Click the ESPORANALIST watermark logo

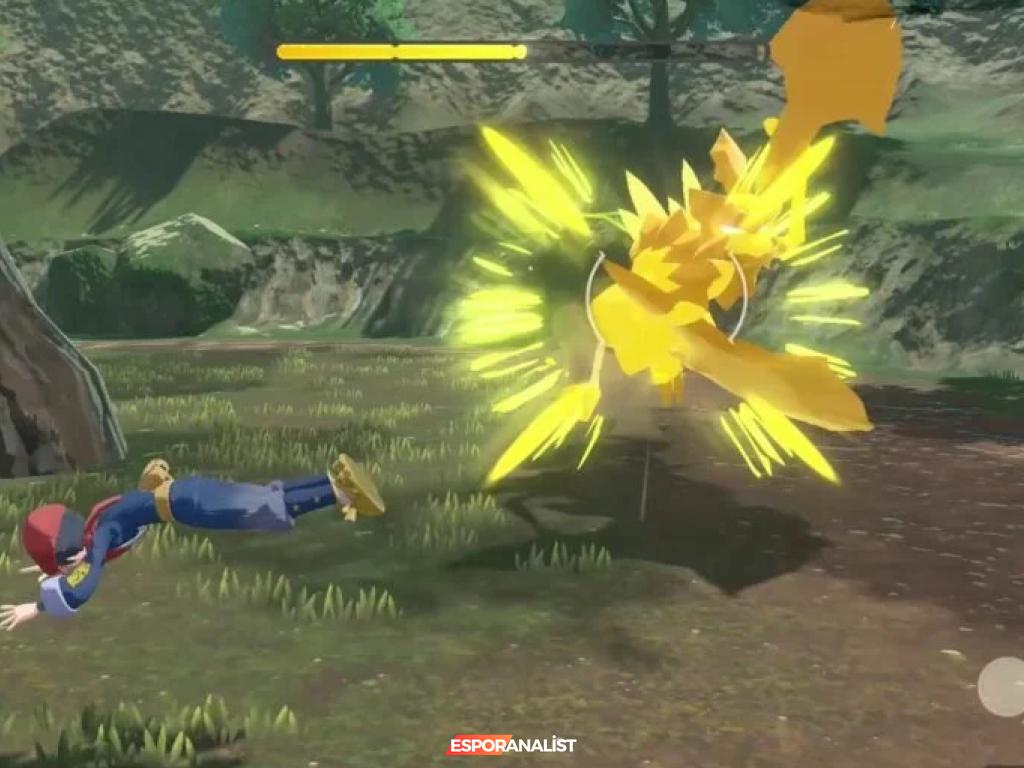(x=511, y=745)
